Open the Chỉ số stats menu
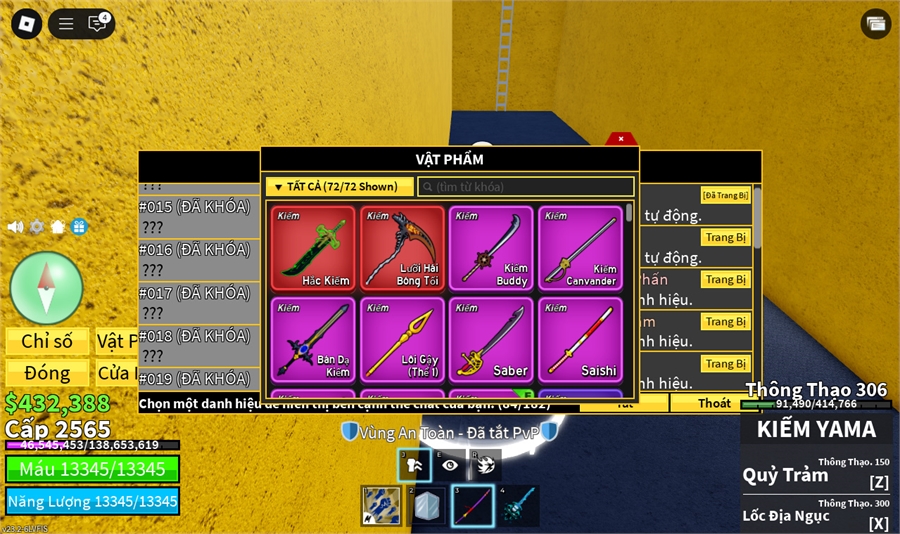The image size is (900, 534). (x=47, y=342)
